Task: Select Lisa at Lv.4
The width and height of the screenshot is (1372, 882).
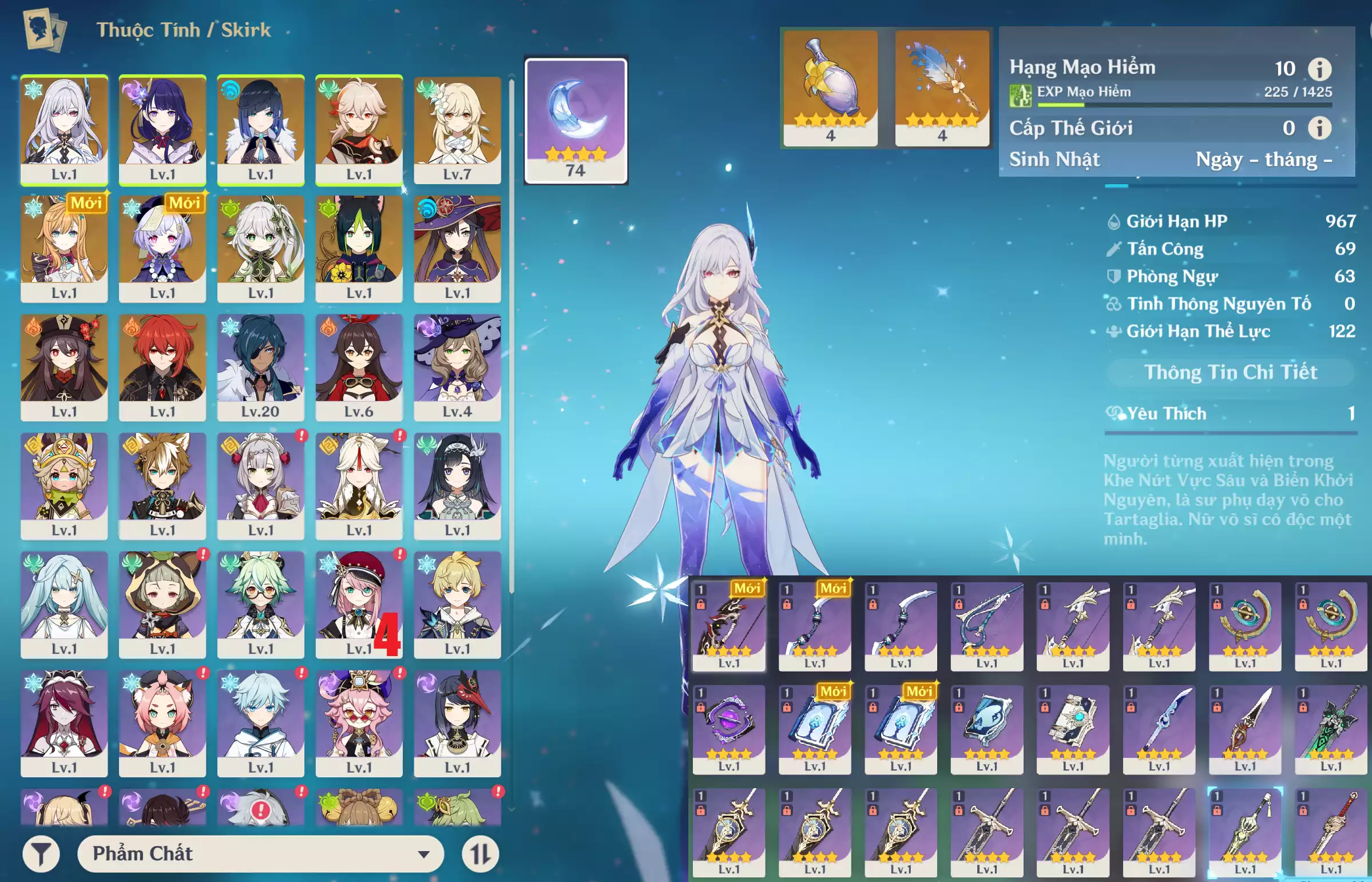Action: [457, 367]
